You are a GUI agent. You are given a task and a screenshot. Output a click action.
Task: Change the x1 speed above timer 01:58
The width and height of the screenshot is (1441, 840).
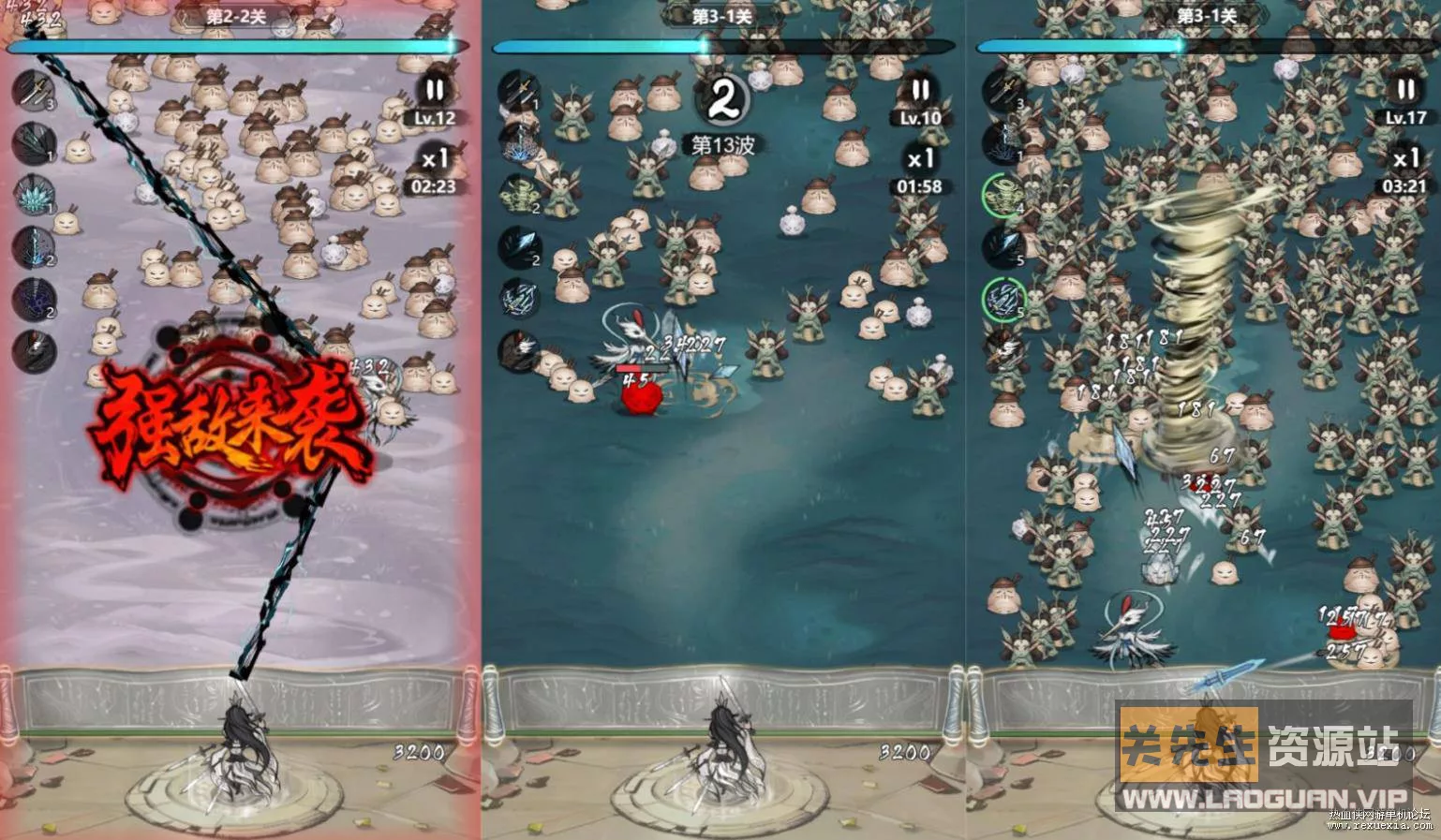[920, 159]
